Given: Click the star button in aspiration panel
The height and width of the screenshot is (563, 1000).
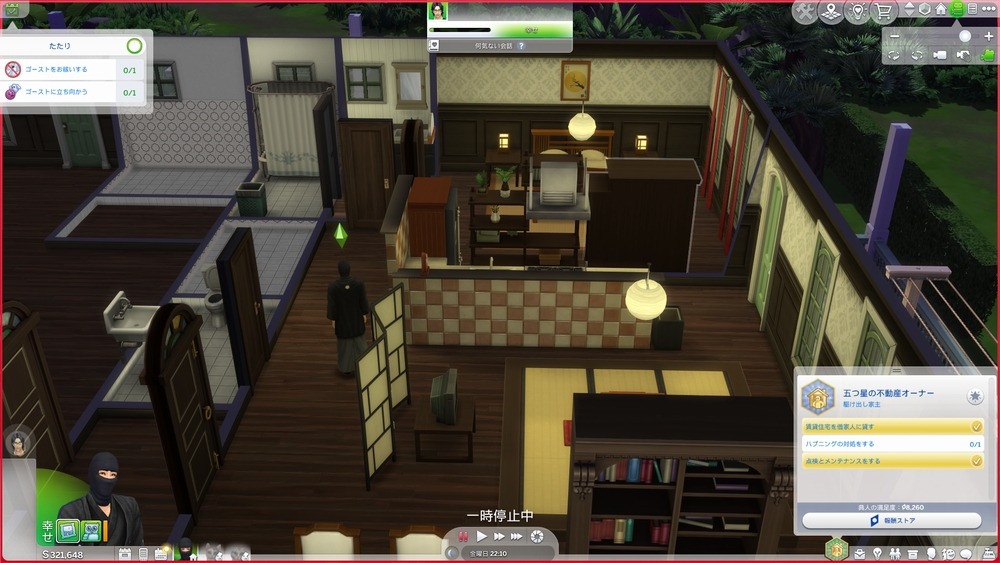Looking at the screenshot, I should coord(974,397).
